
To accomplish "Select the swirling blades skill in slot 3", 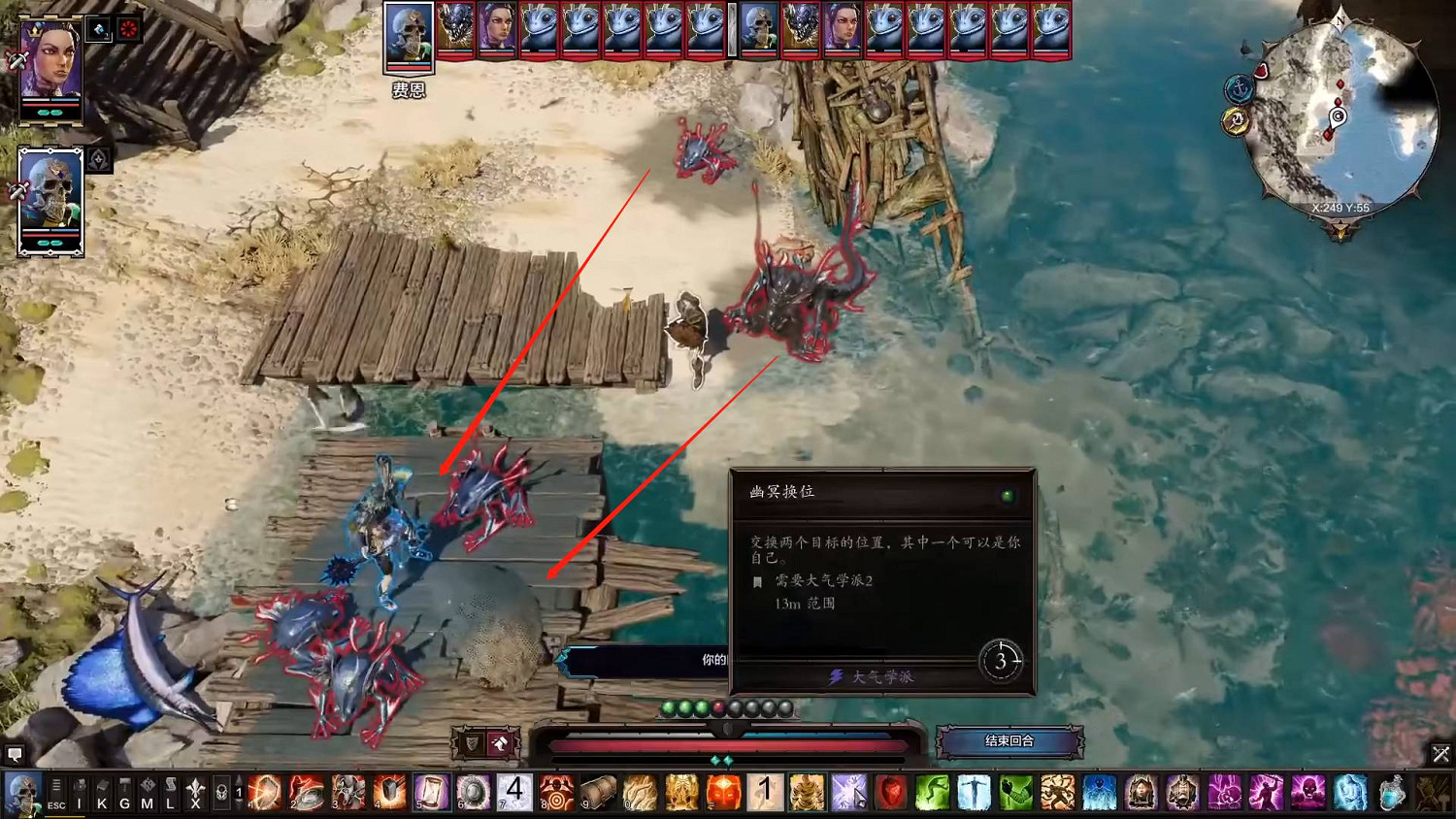I will (x=347, y=791).
